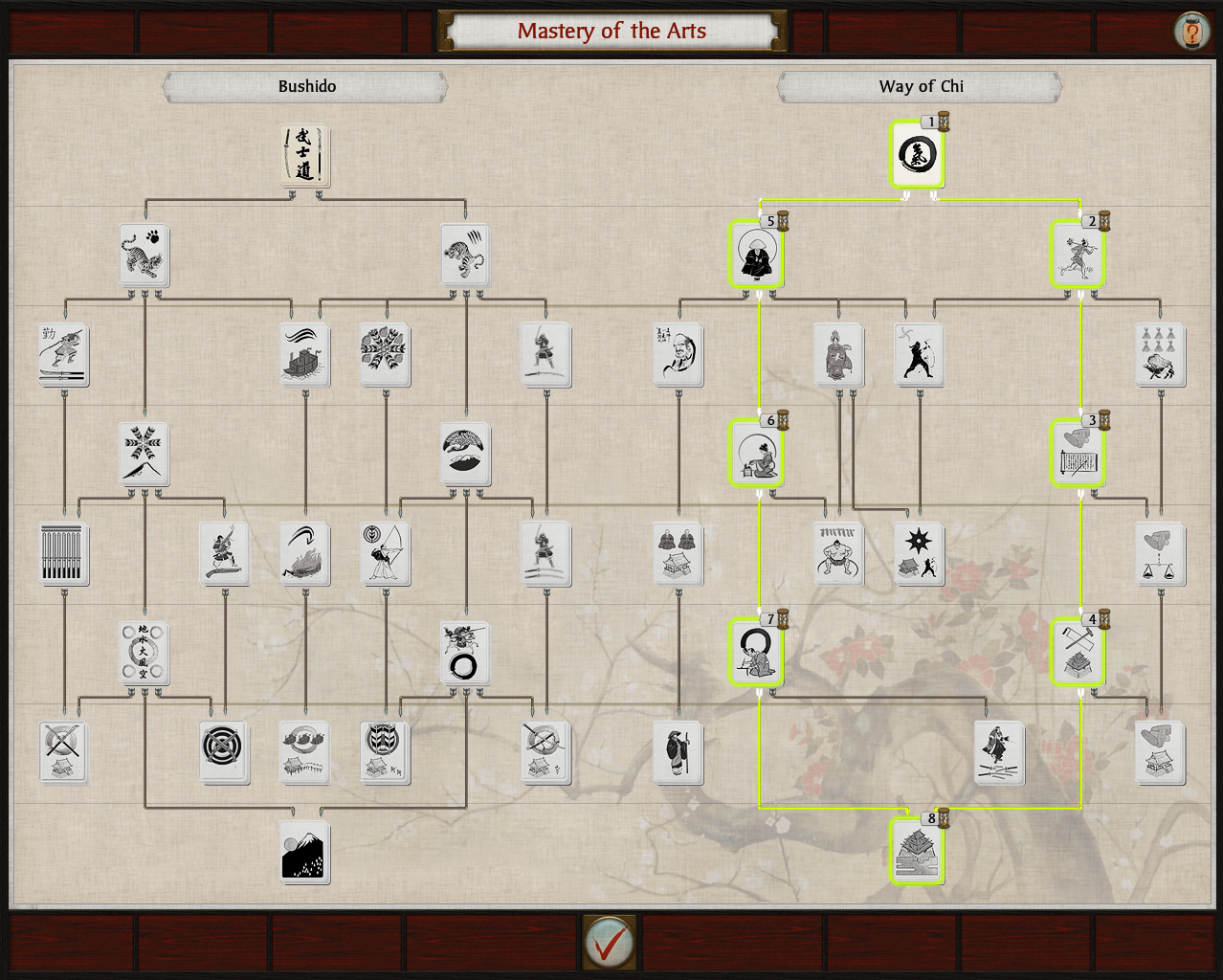Pick the Mount Fuji blossoms art
This screenshot has width=1223, height=980.
(305, 852)
